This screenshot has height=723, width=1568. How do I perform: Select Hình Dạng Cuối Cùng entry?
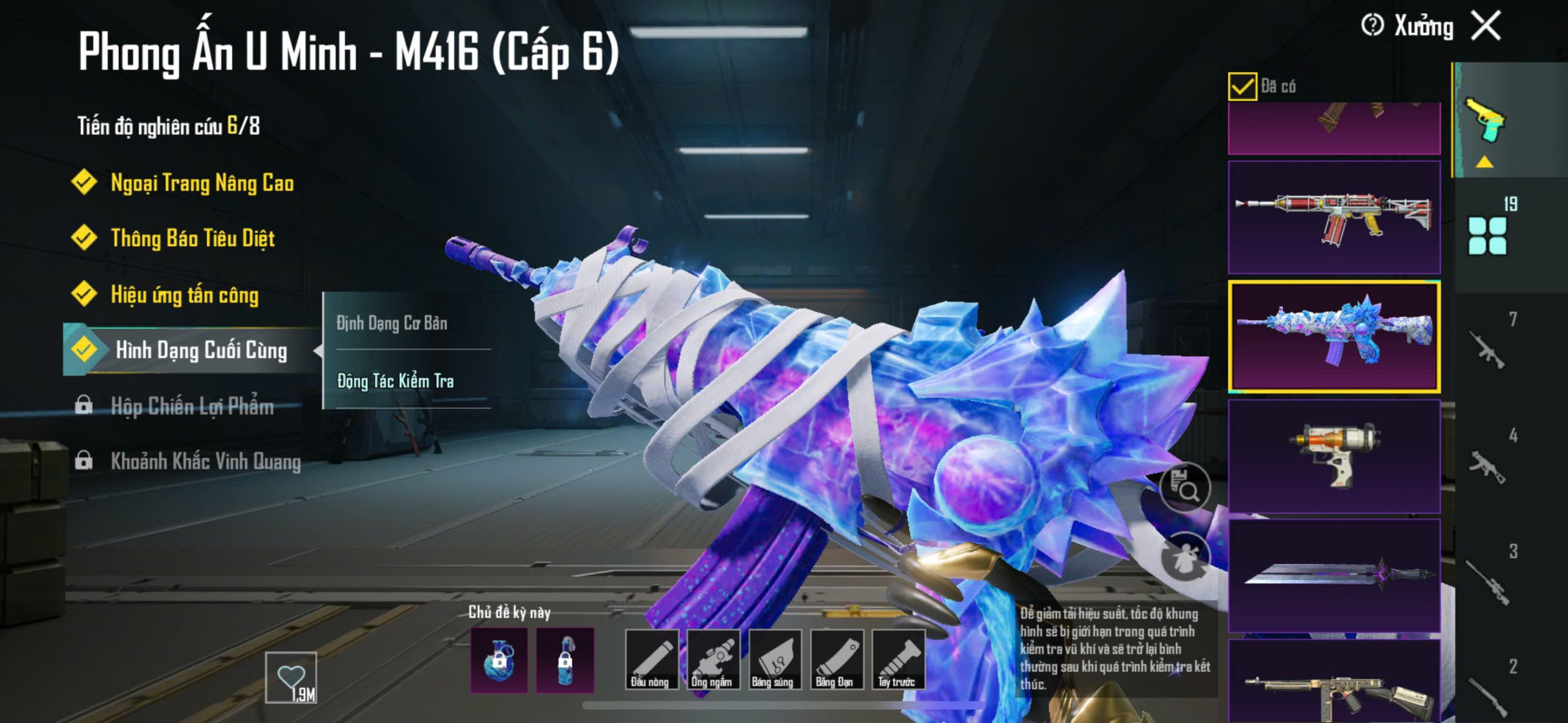(x=200, y=350)
